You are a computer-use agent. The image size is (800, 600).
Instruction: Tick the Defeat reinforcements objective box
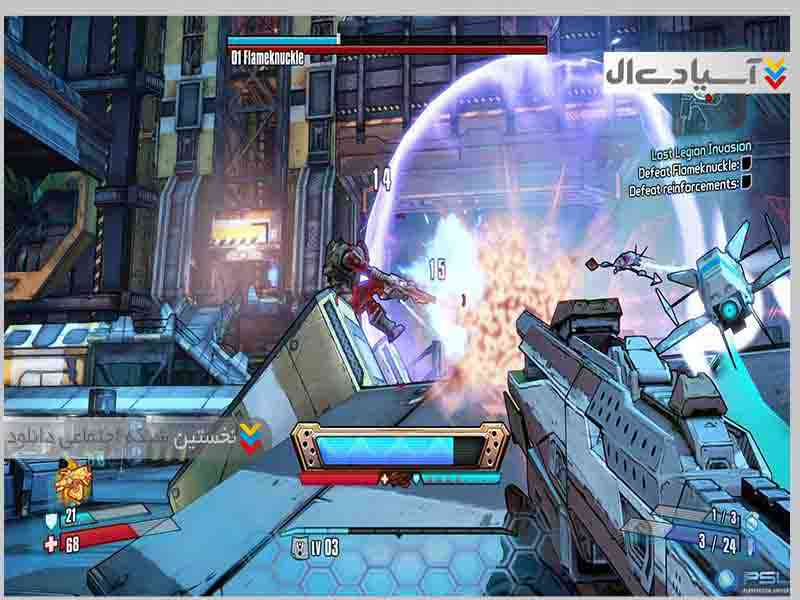746,183
